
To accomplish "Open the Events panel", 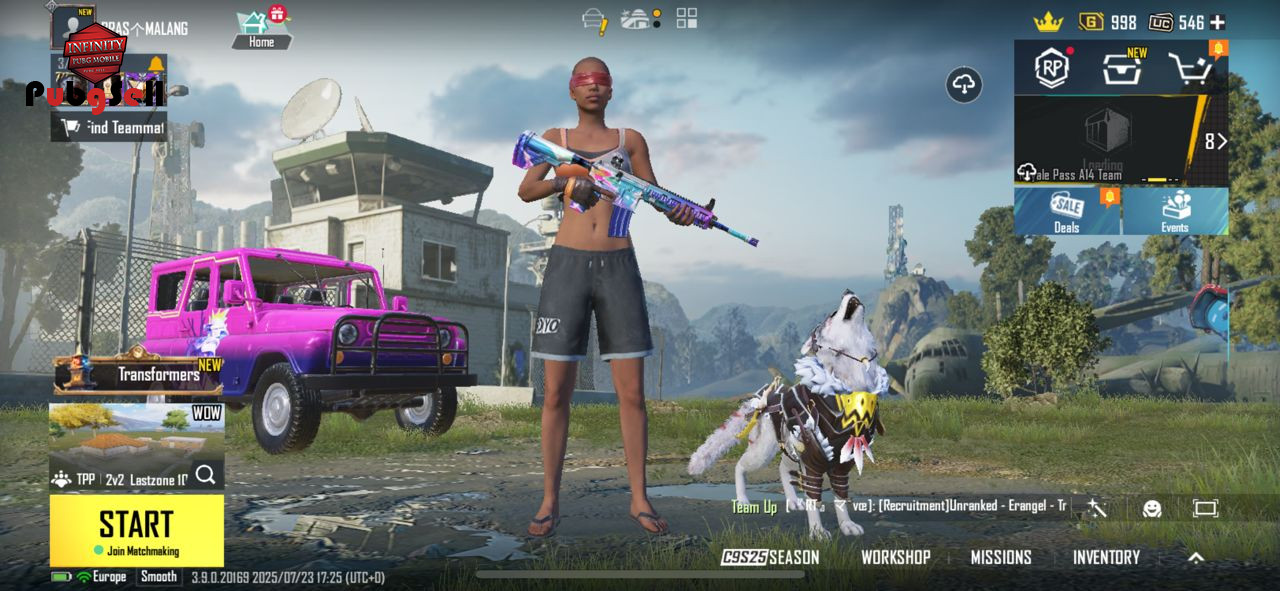I will coord(1175,211).
